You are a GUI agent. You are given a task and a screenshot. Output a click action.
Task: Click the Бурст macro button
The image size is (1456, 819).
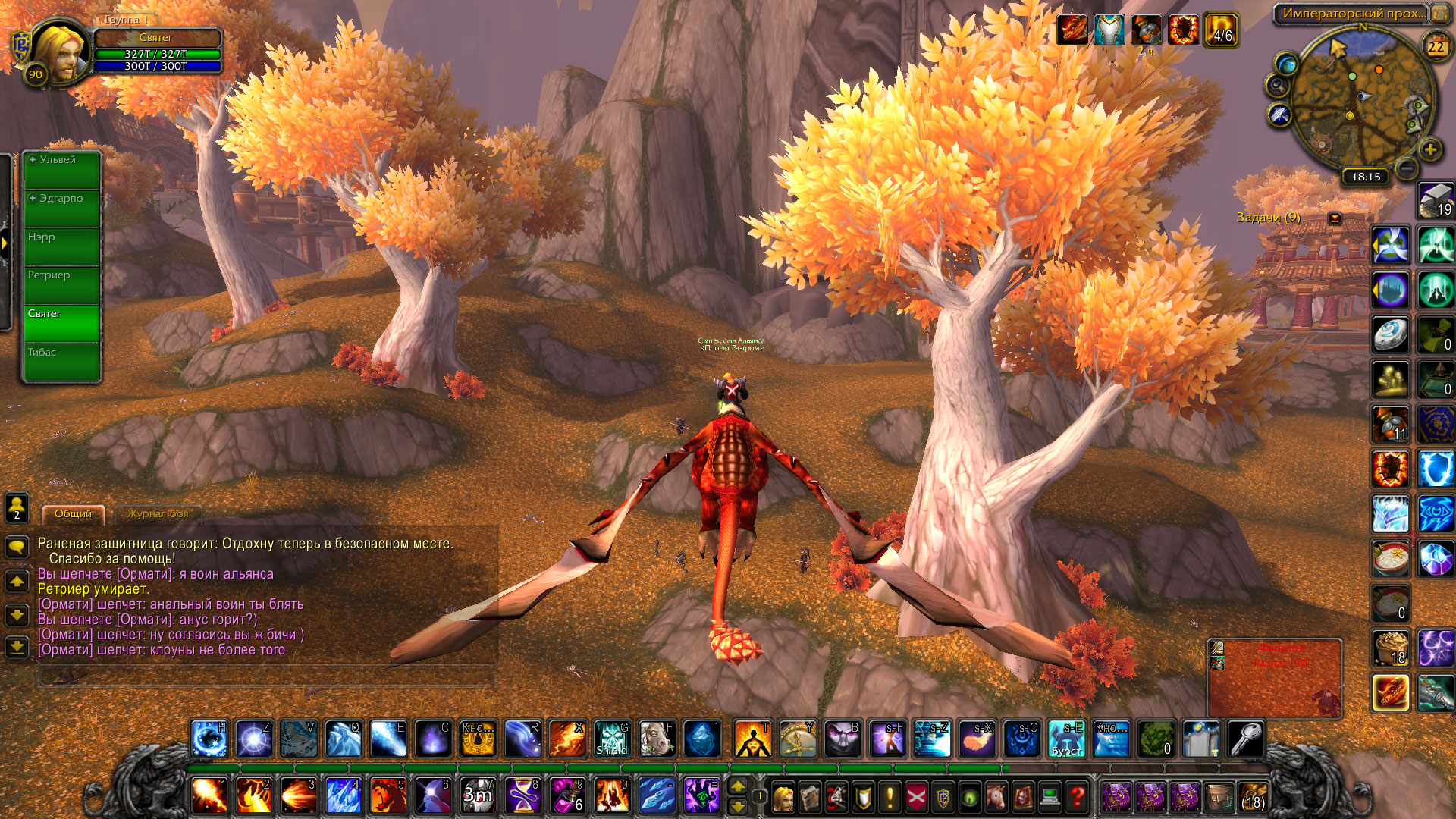pos(1067,739)
